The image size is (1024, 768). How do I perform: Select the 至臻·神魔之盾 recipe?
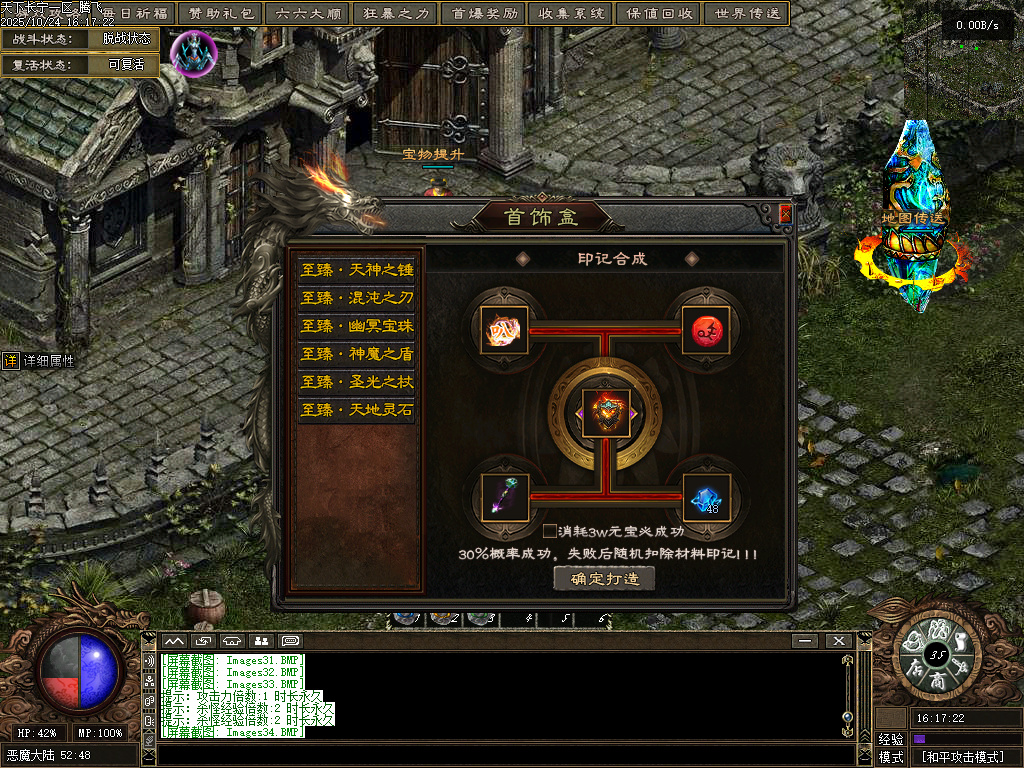[356, 354]
